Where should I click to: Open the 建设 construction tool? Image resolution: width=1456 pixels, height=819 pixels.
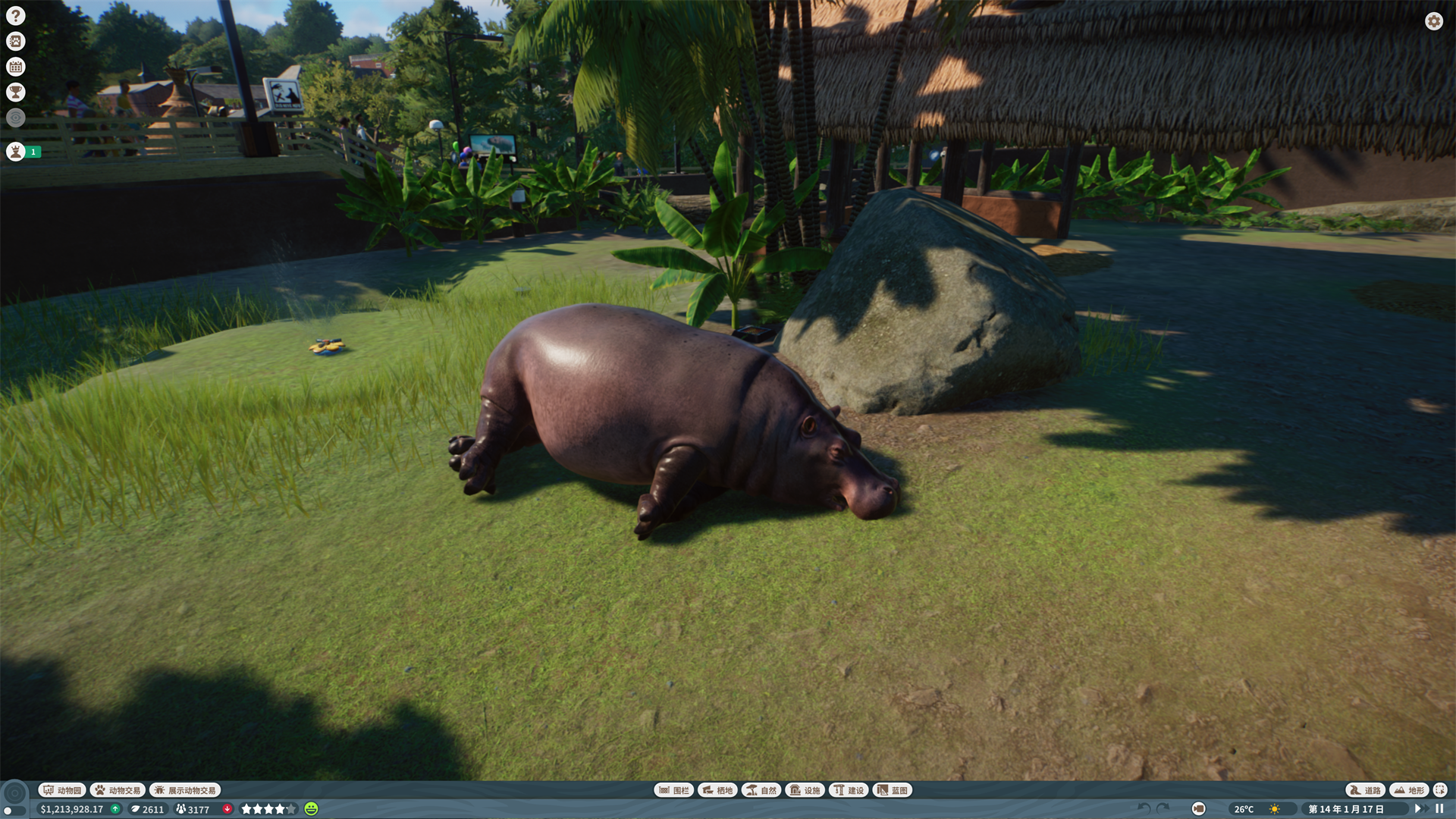(849, 790)
